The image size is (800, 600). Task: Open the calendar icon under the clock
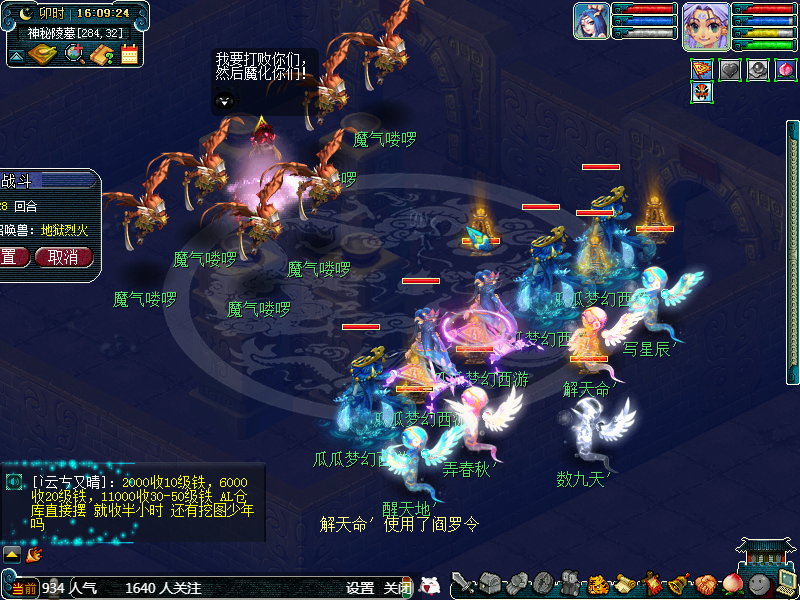(129, 54)
